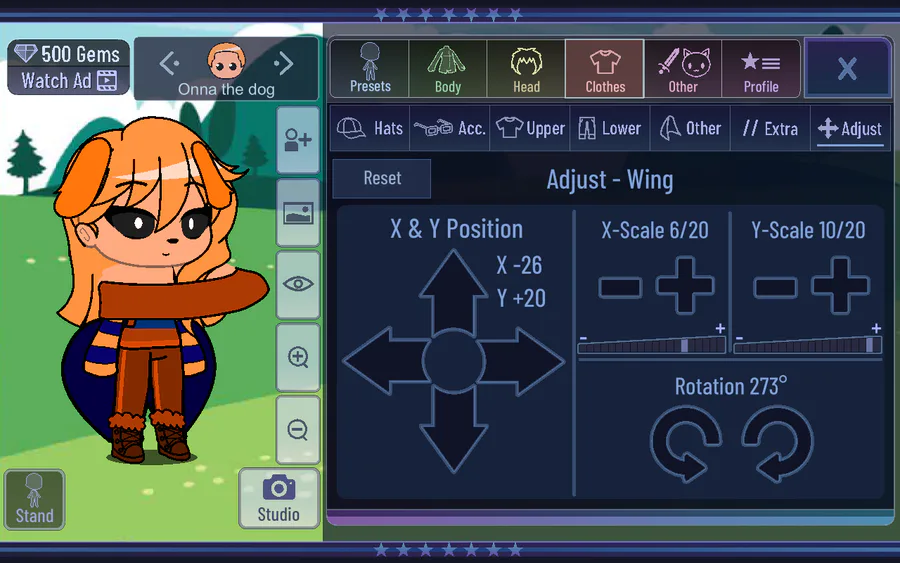Viewport: 900px width, 563px height.
Task: Close the editor with the X button
Action: pyautogui.click(x=847, y=68)
